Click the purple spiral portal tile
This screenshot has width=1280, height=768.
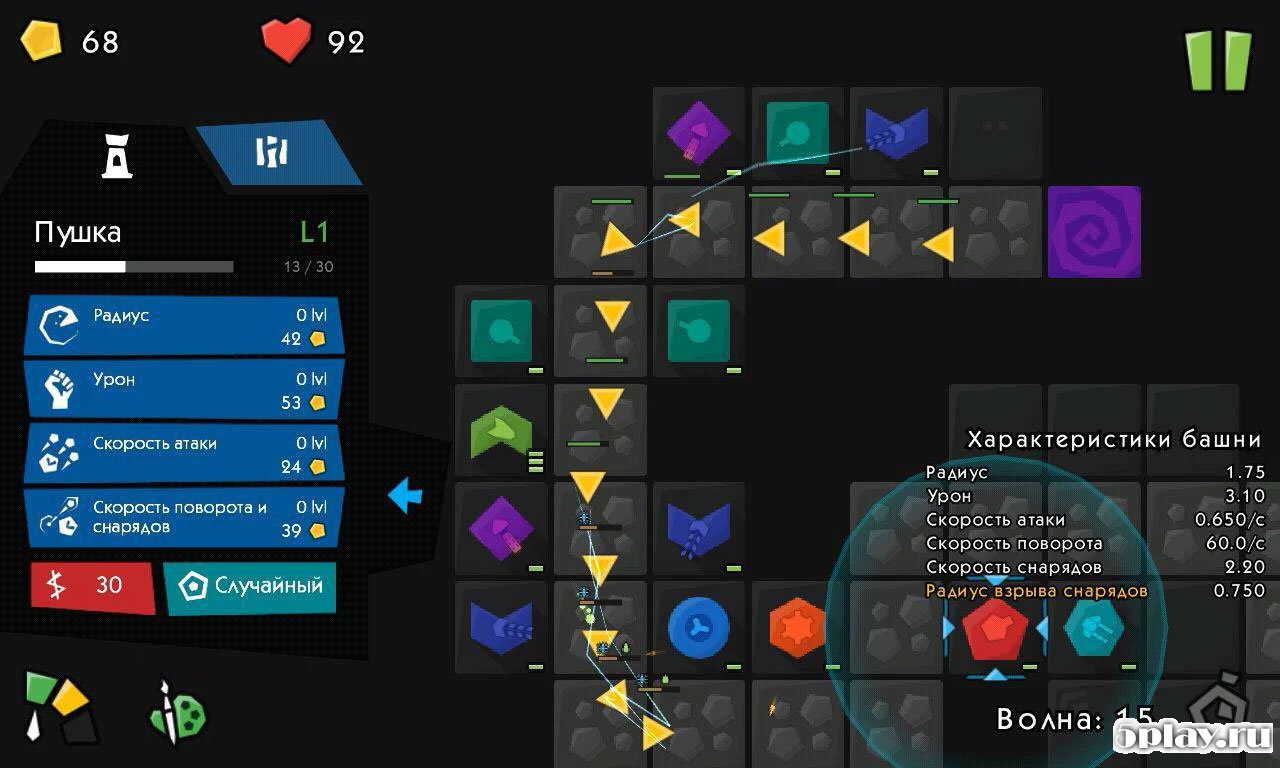coord(1094,232)
